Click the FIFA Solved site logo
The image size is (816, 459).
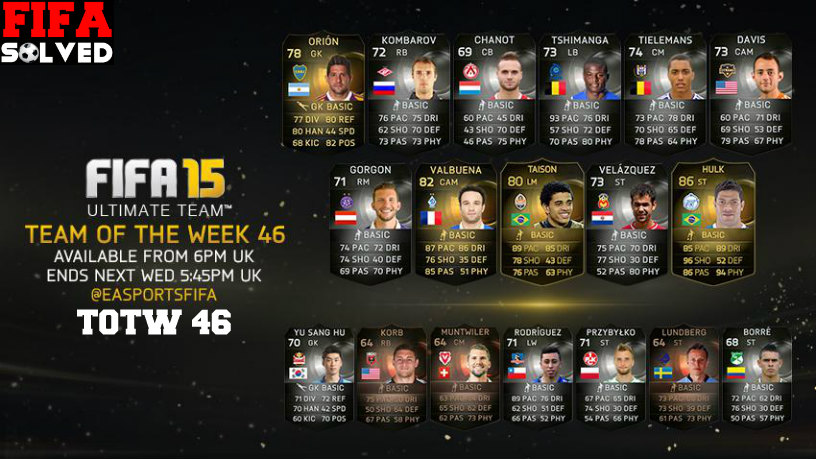click(58, 33)
